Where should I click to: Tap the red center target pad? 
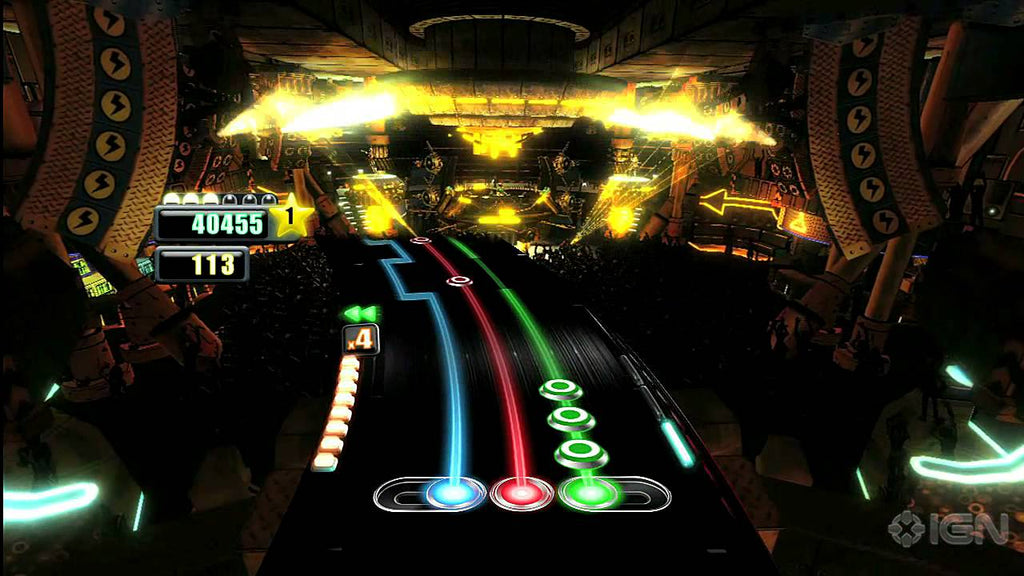[521, 492]
